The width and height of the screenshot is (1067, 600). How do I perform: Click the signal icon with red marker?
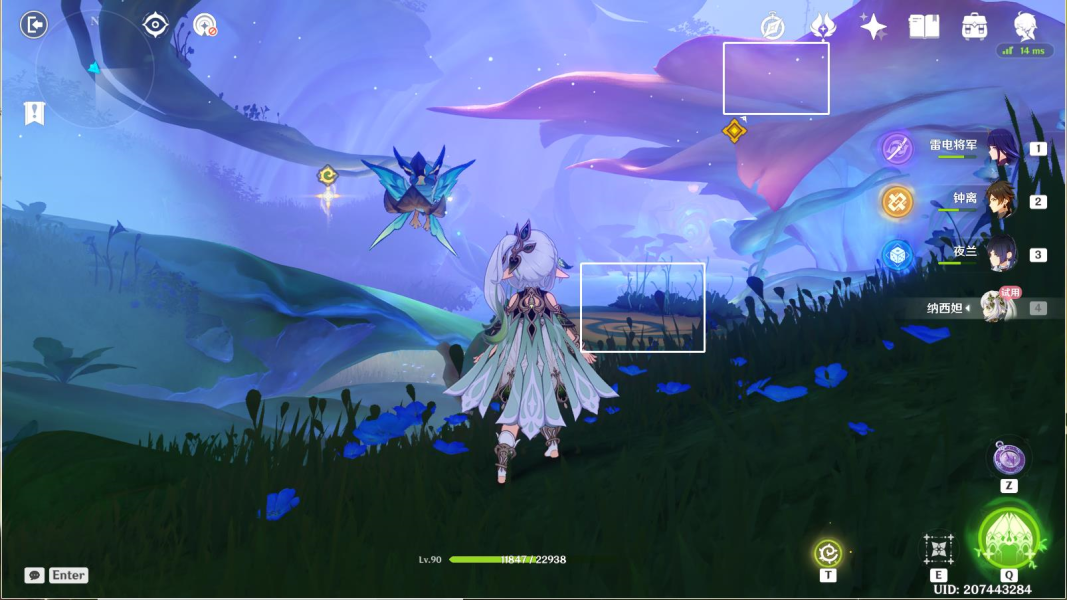[205, 25]
